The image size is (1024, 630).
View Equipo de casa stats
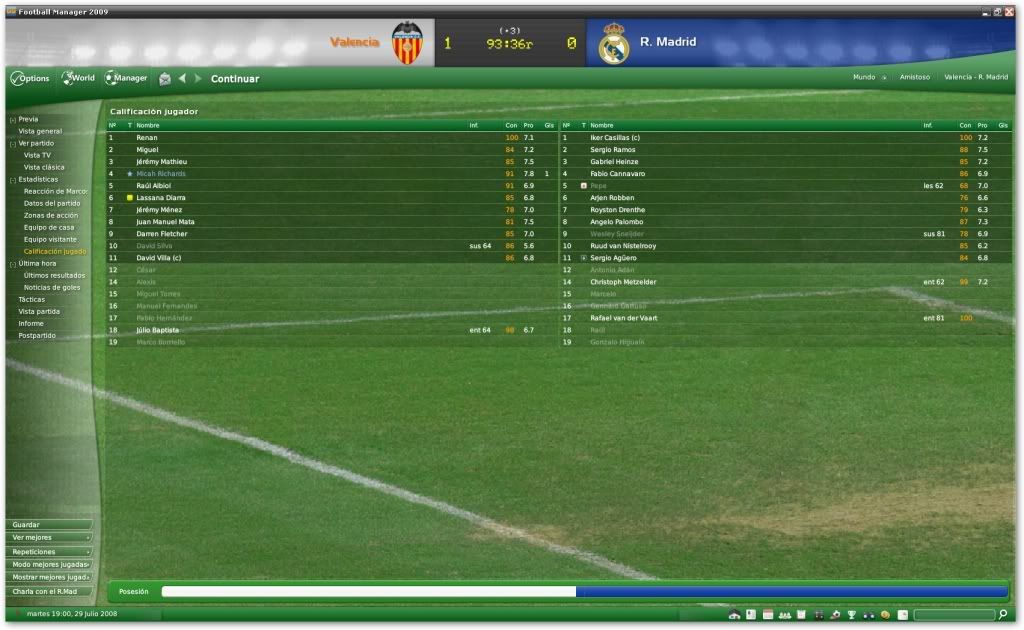tap(49, 227)
